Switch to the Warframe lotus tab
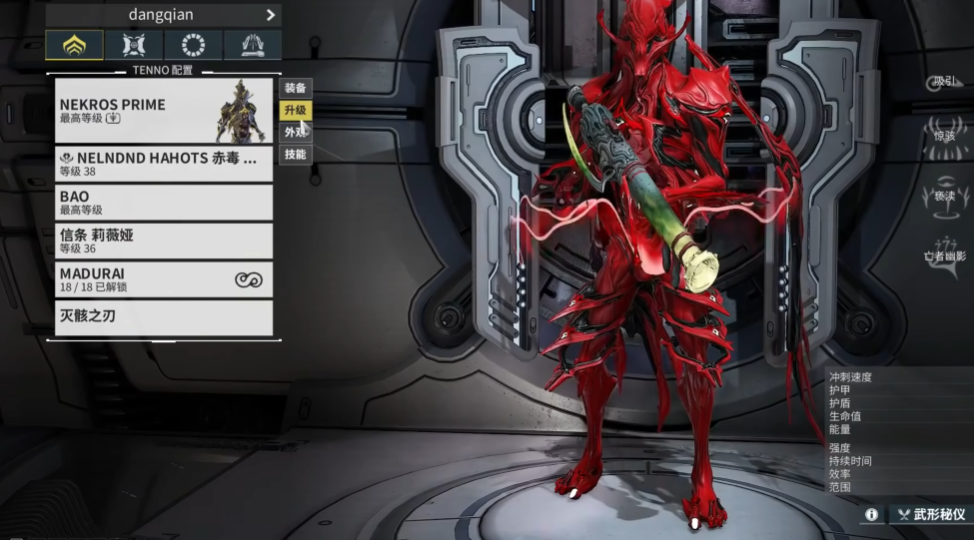Screen dimensions: 974x540 click(x=74, y=45)
